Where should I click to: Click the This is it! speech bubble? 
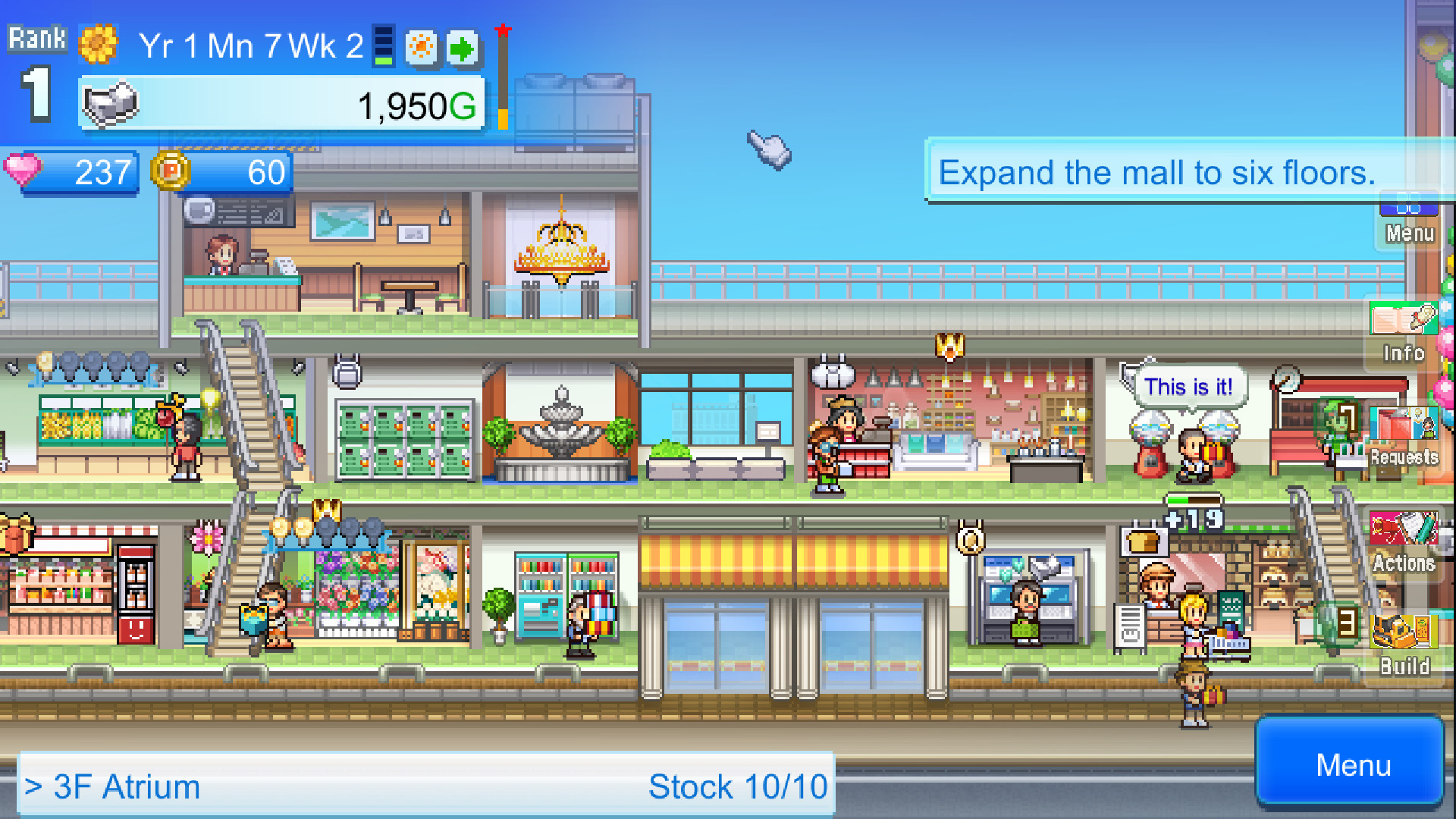tap(1191, 387)
